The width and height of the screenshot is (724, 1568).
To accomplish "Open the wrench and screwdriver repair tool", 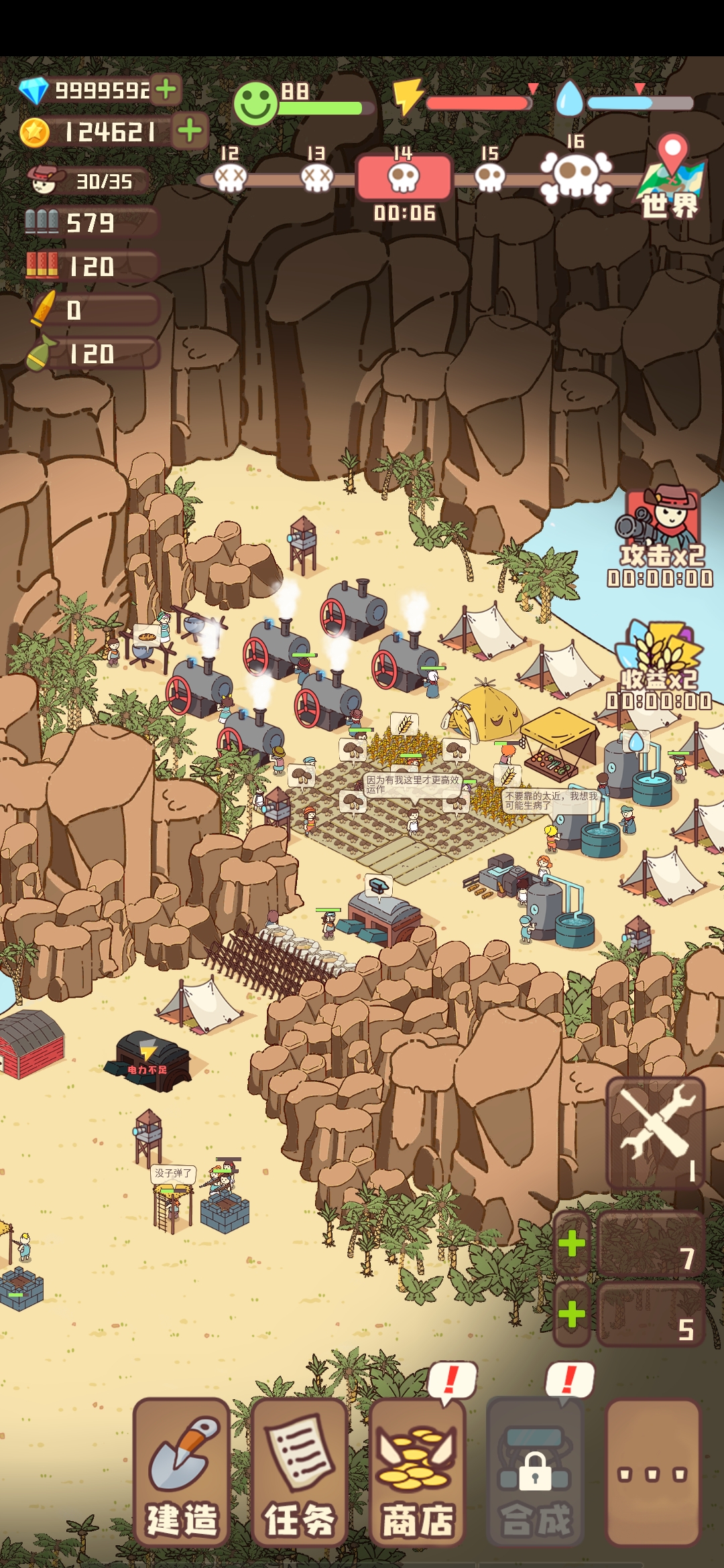I will tap(655, 1132).
